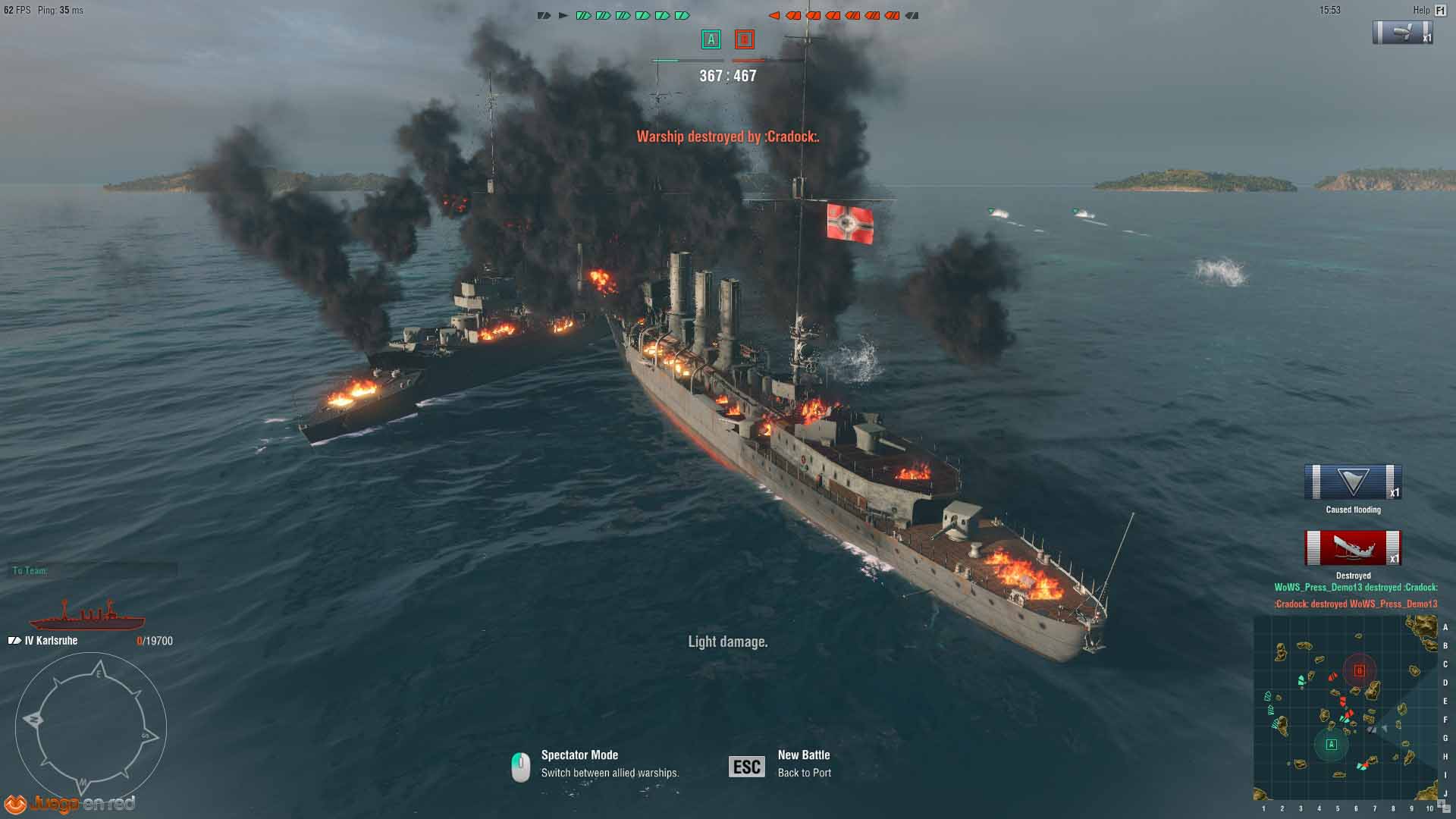Click the Karlsruhe ship silhouette
This screenshot has width=1456, height=819.
pos(86,617)
